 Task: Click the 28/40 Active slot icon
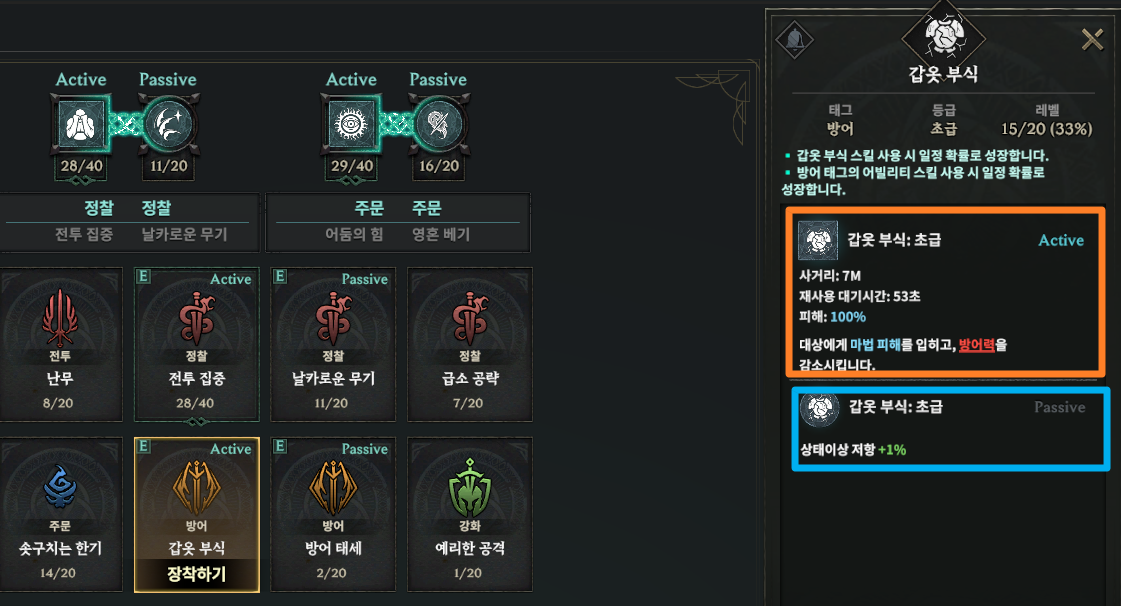coord(80,123)
